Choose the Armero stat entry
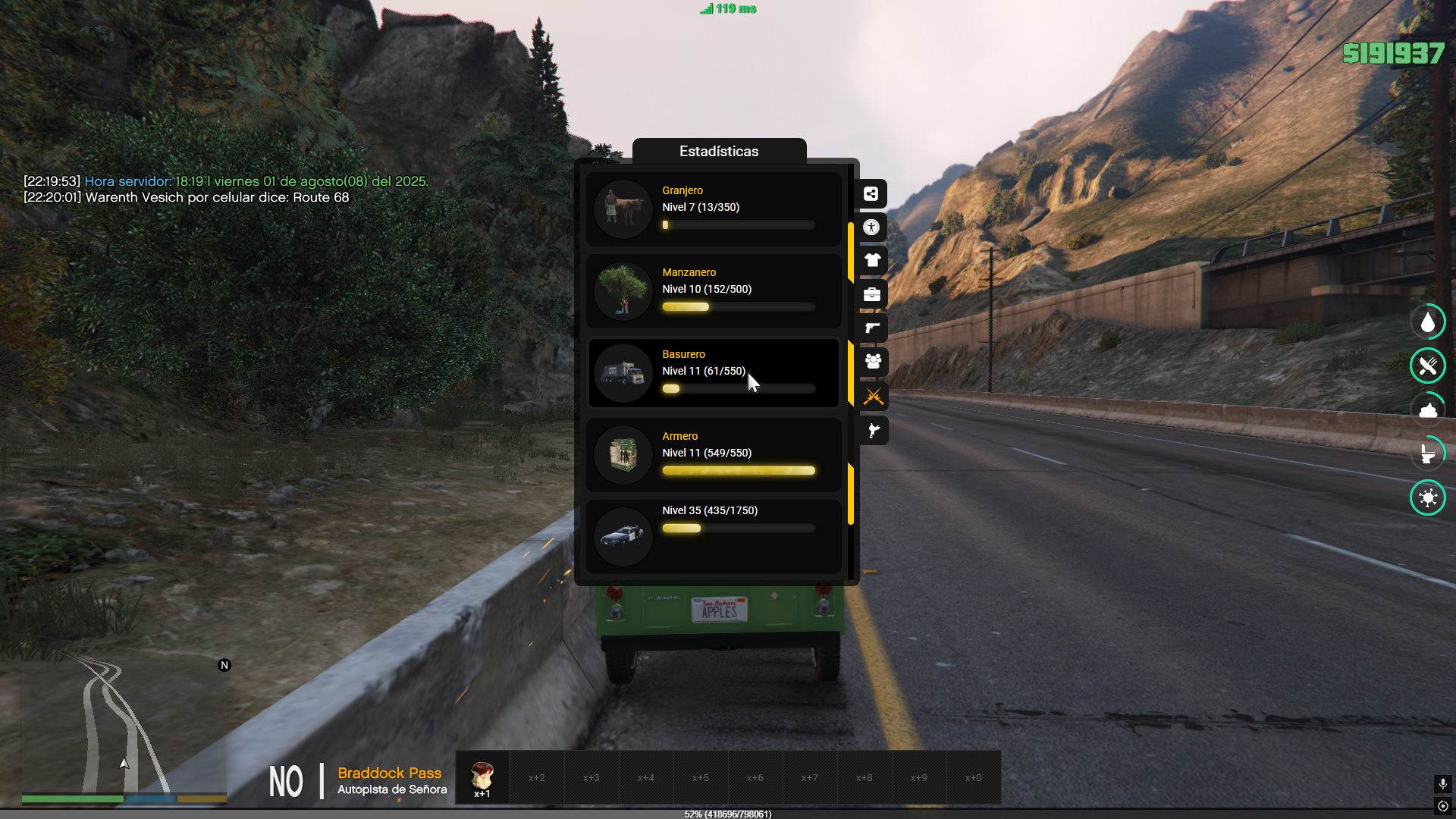Viewport: 1456px width, 819px height. pos(713,454)
